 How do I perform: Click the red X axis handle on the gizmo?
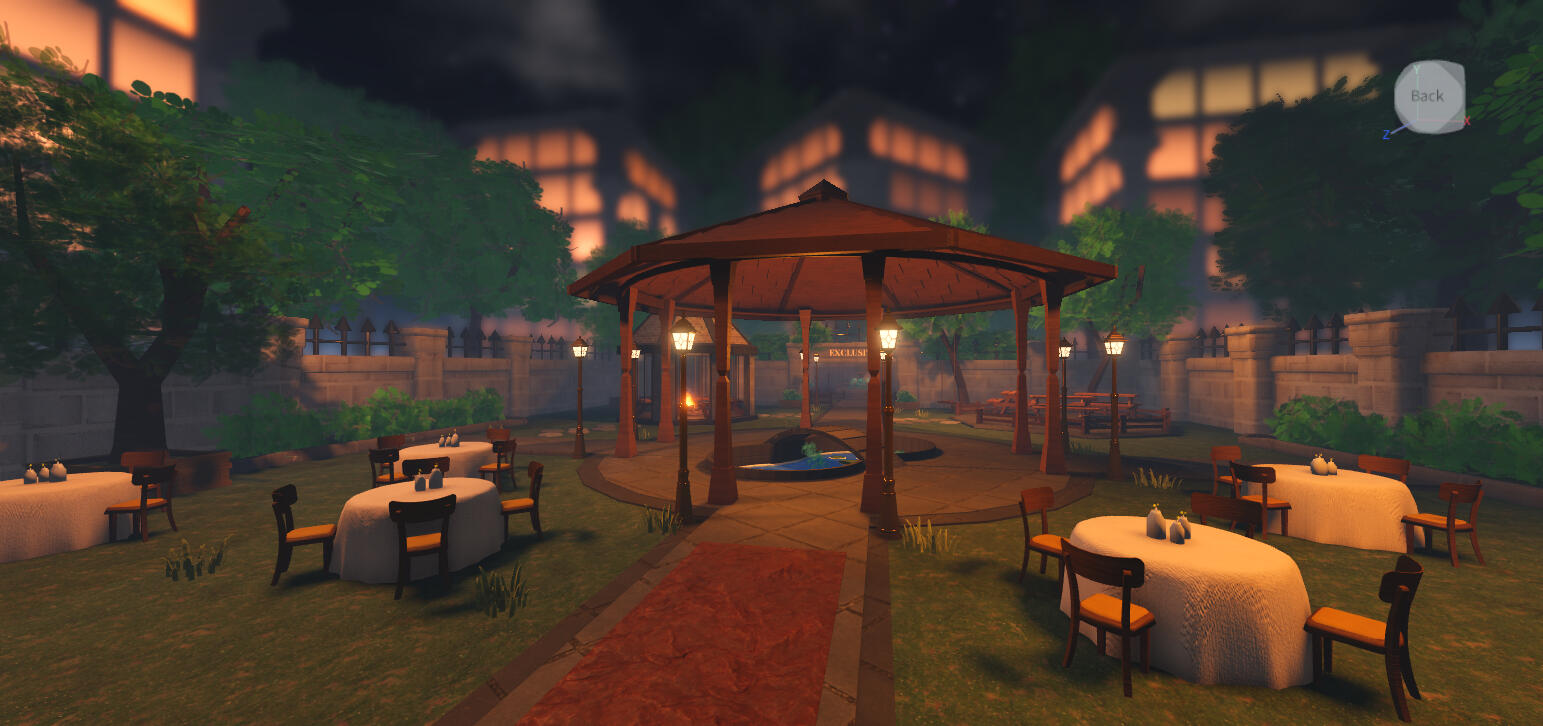(1466, 121)
